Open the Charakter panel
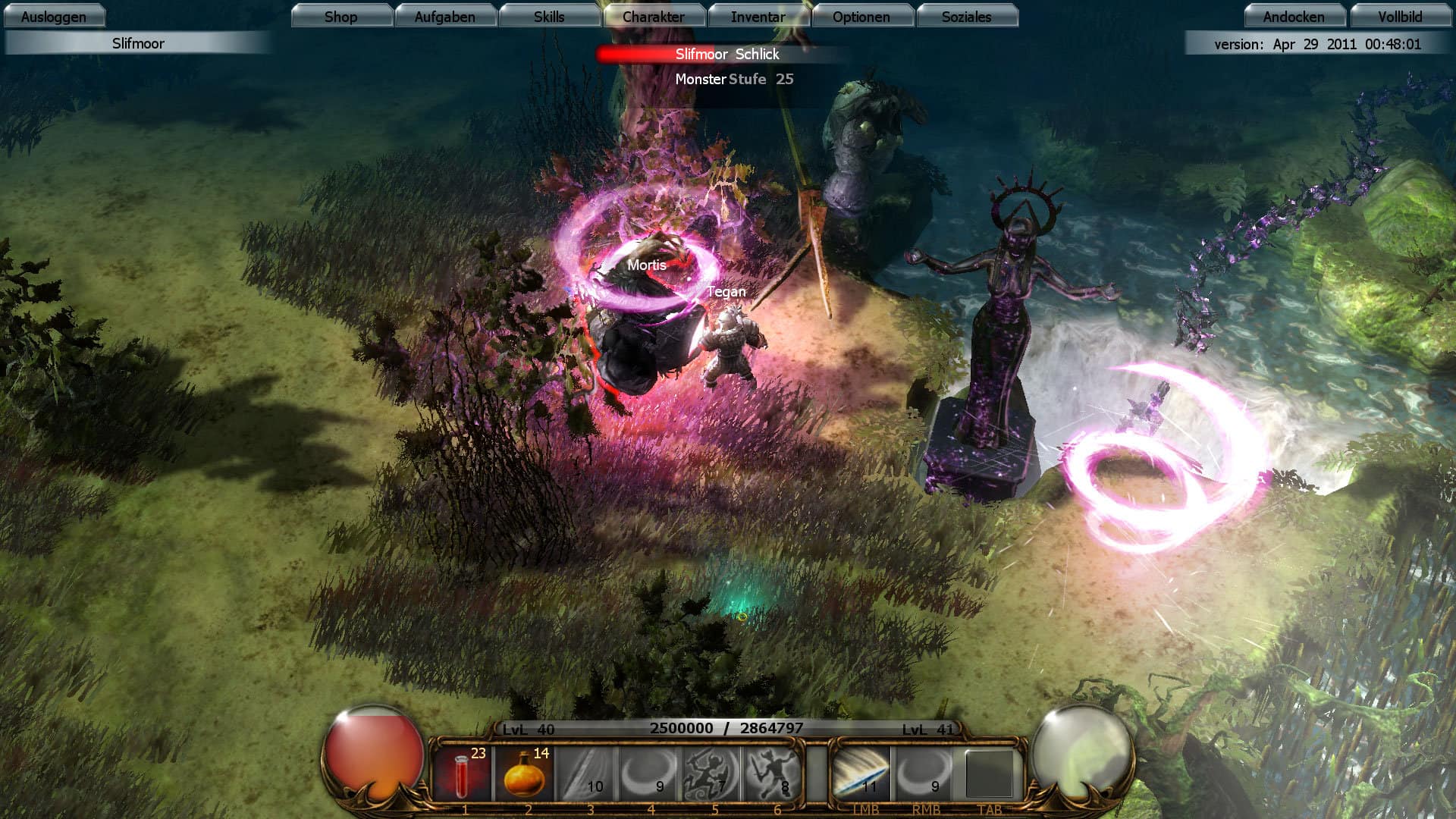Screen dimensions: 1456x819 (x=654, y=16)
